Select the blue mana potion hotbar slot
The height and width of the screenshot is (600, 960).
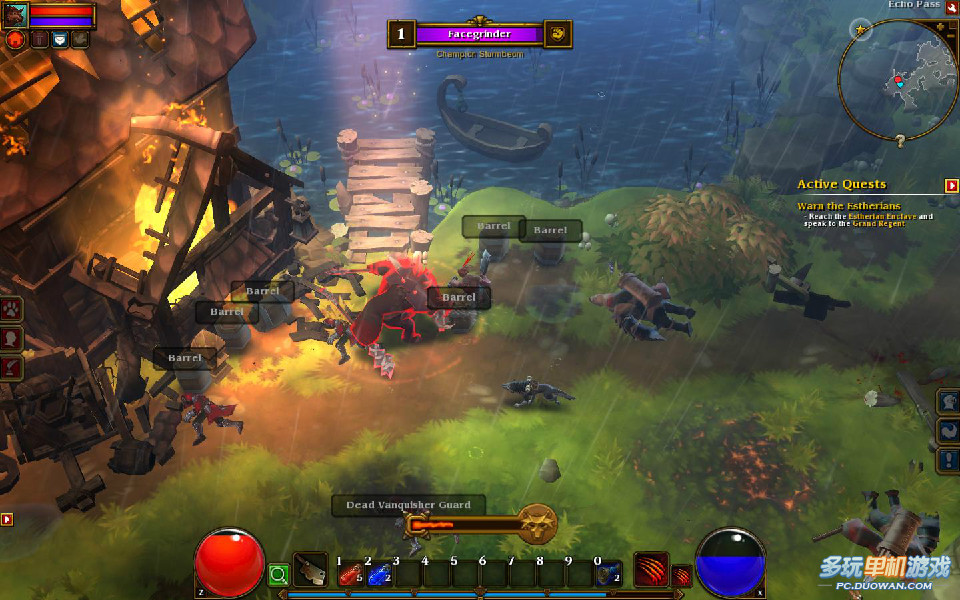coord(378,574)
